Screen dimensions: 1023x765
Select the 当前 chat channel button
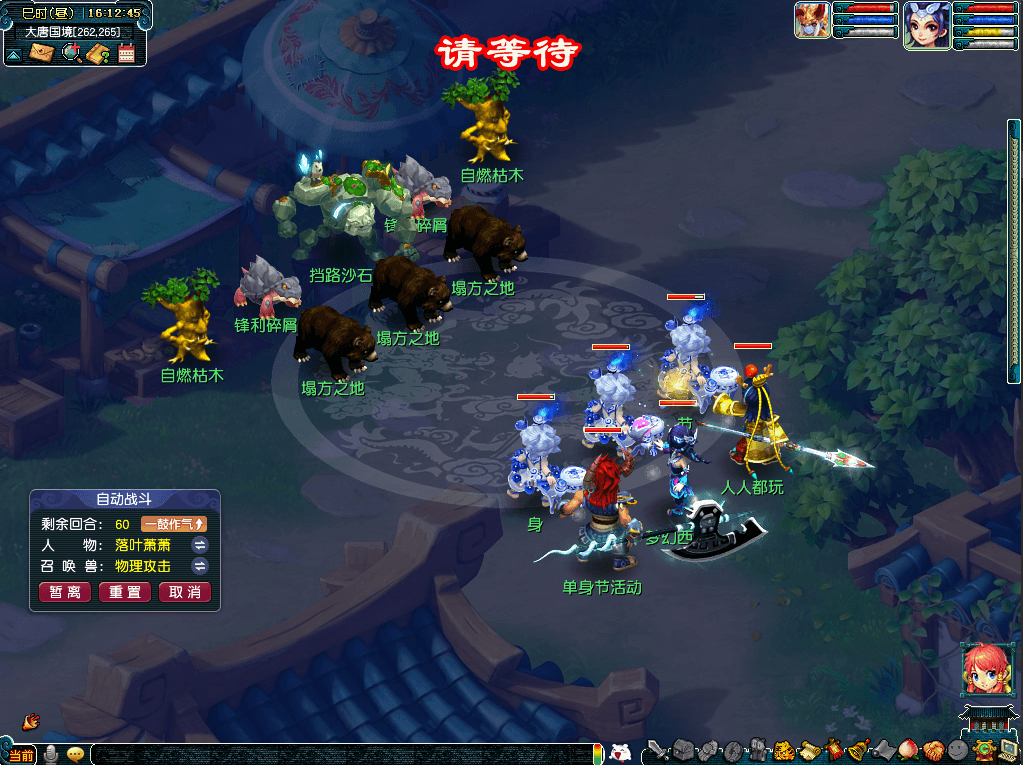[20, 755]
